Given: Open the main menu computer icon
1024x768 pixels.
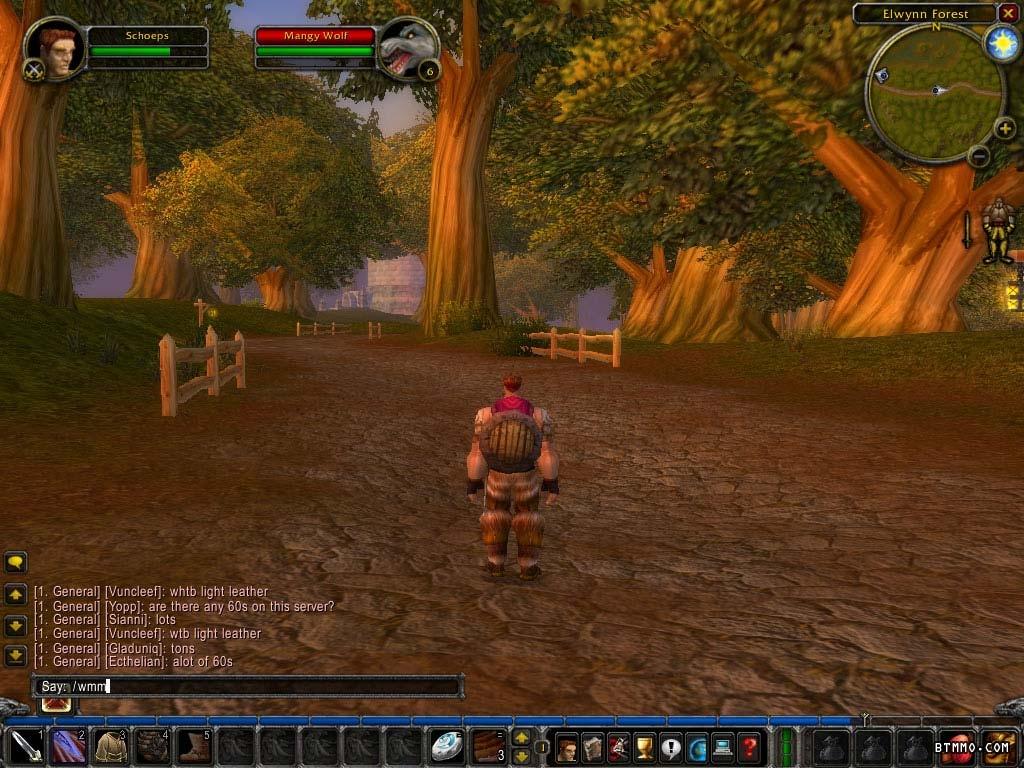Looking at the screenshot, I should pyautogui.click(x=722, y=747).
